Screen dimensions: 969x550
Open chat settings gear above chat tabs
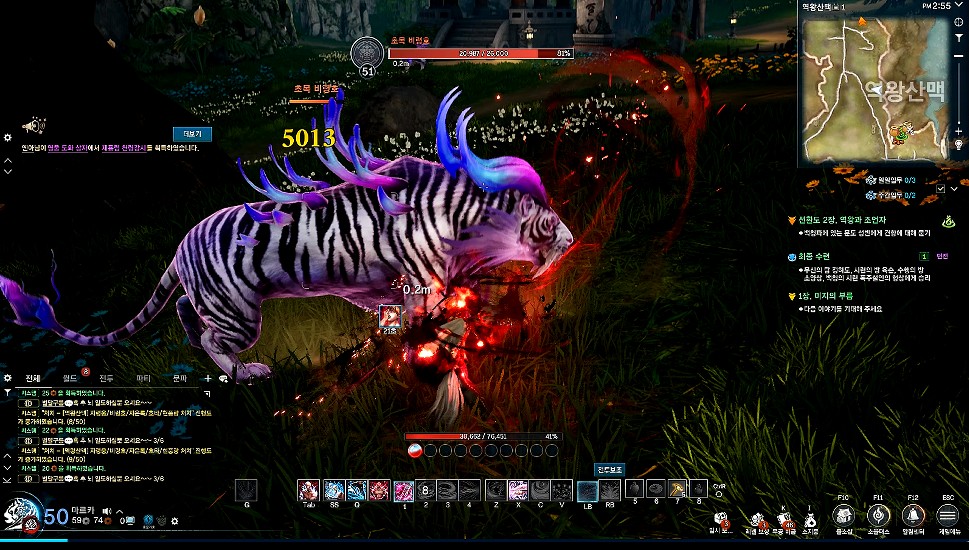click(x=8, y=378)
